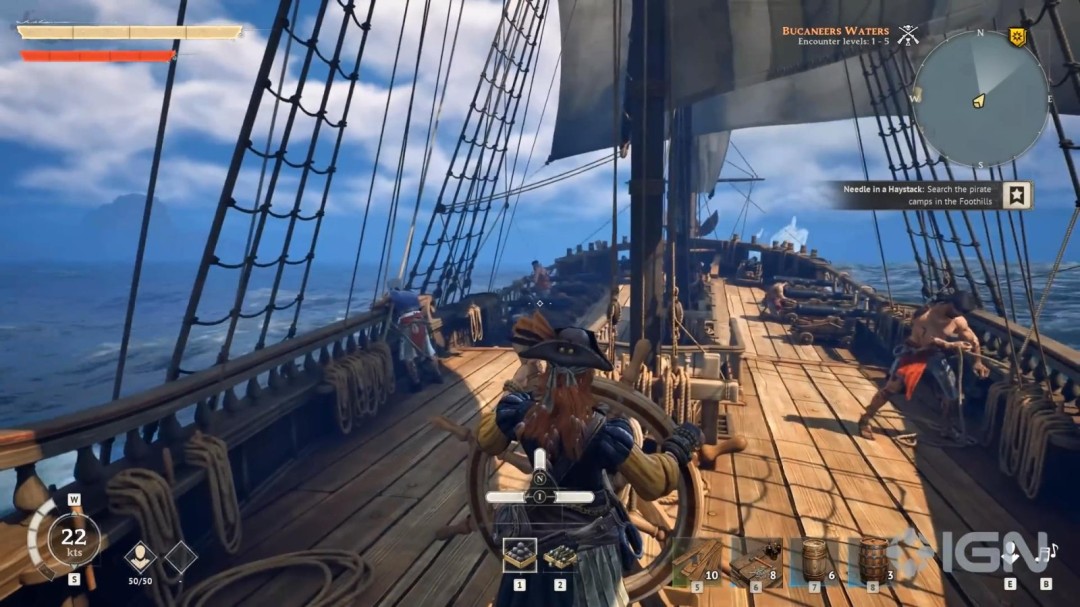Click the empty diamond slot beside crew
This screenshot has width=1080, height=607.
click(181, 557)
